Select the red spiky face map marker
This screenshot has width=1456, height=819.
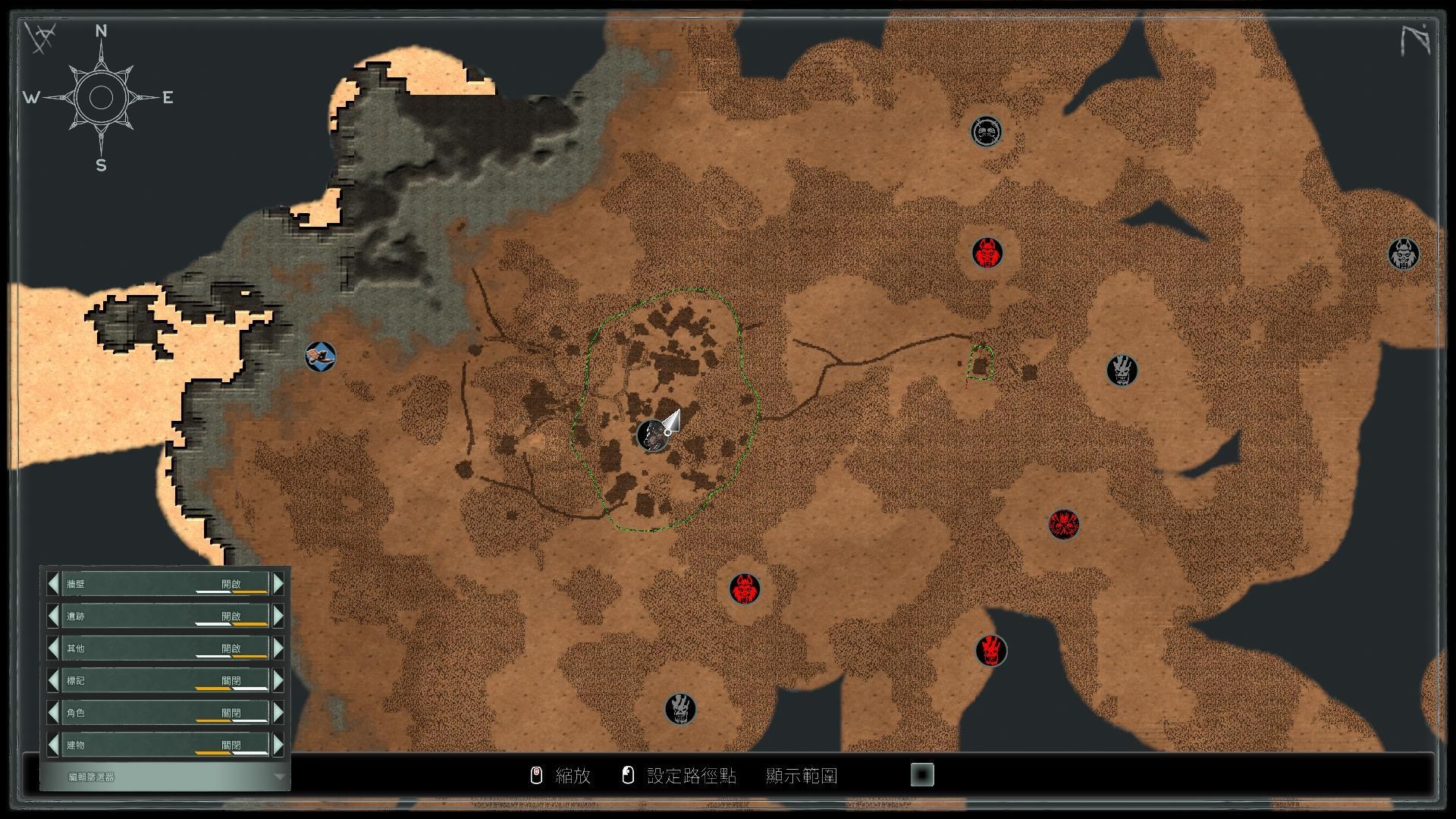pyautogui.click(x=1063, y=524)
